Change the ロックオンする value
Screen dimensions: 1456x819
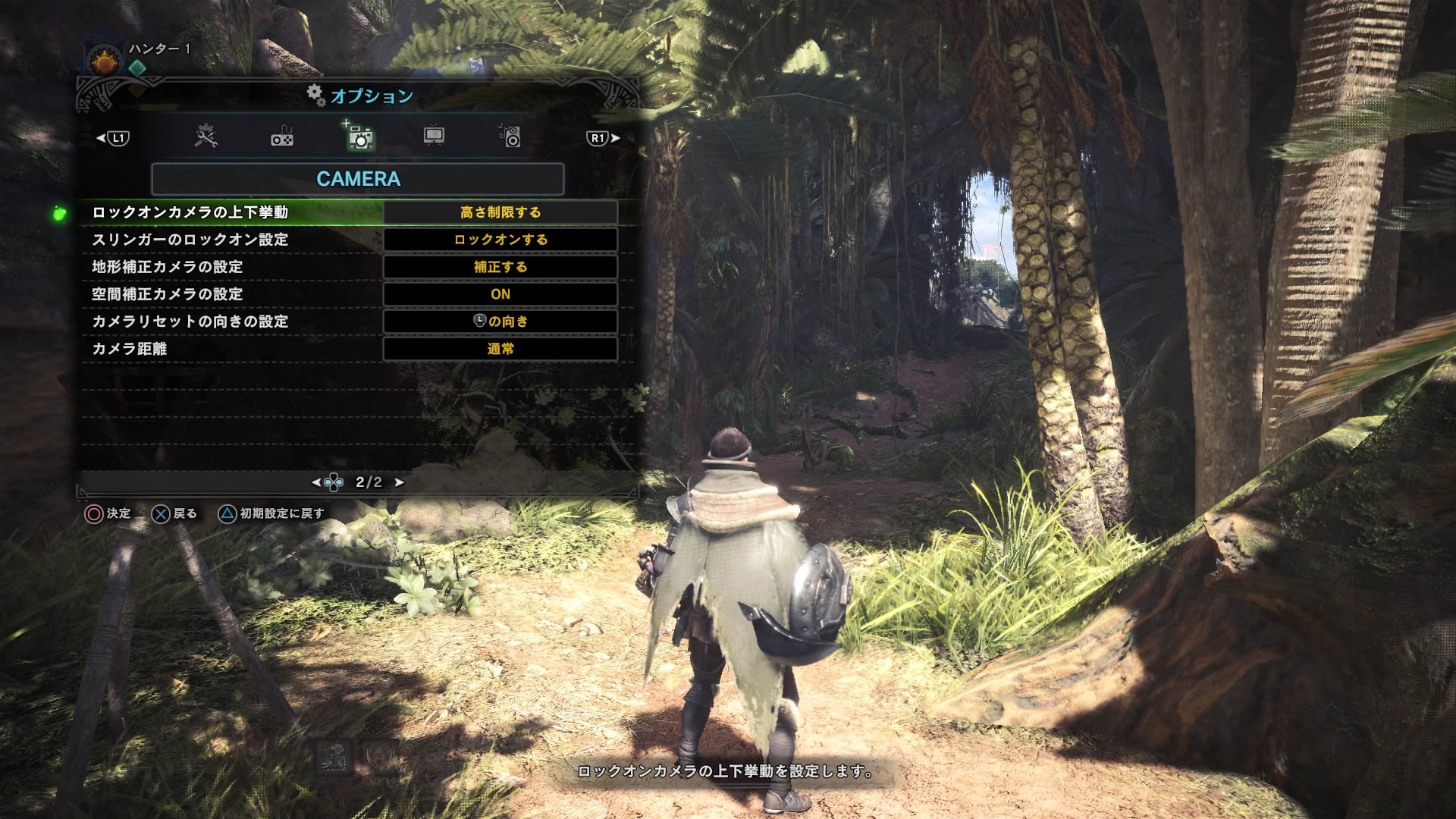coord(500,240)
